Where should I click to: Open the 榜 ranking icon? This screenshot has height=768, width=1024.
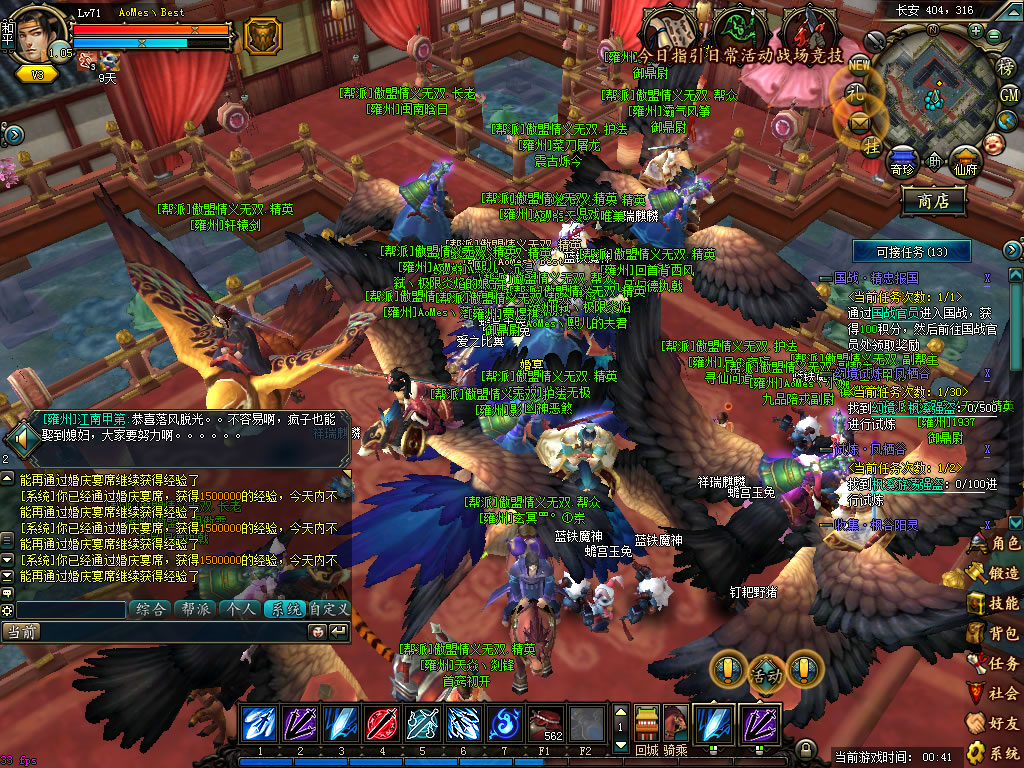pyautogui.click(x=1007, y=67)
